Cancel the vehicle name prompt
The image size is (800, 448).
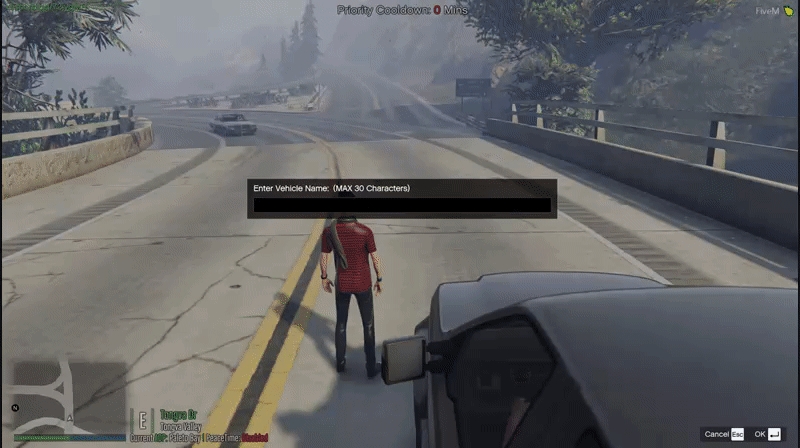coord(724,434)
